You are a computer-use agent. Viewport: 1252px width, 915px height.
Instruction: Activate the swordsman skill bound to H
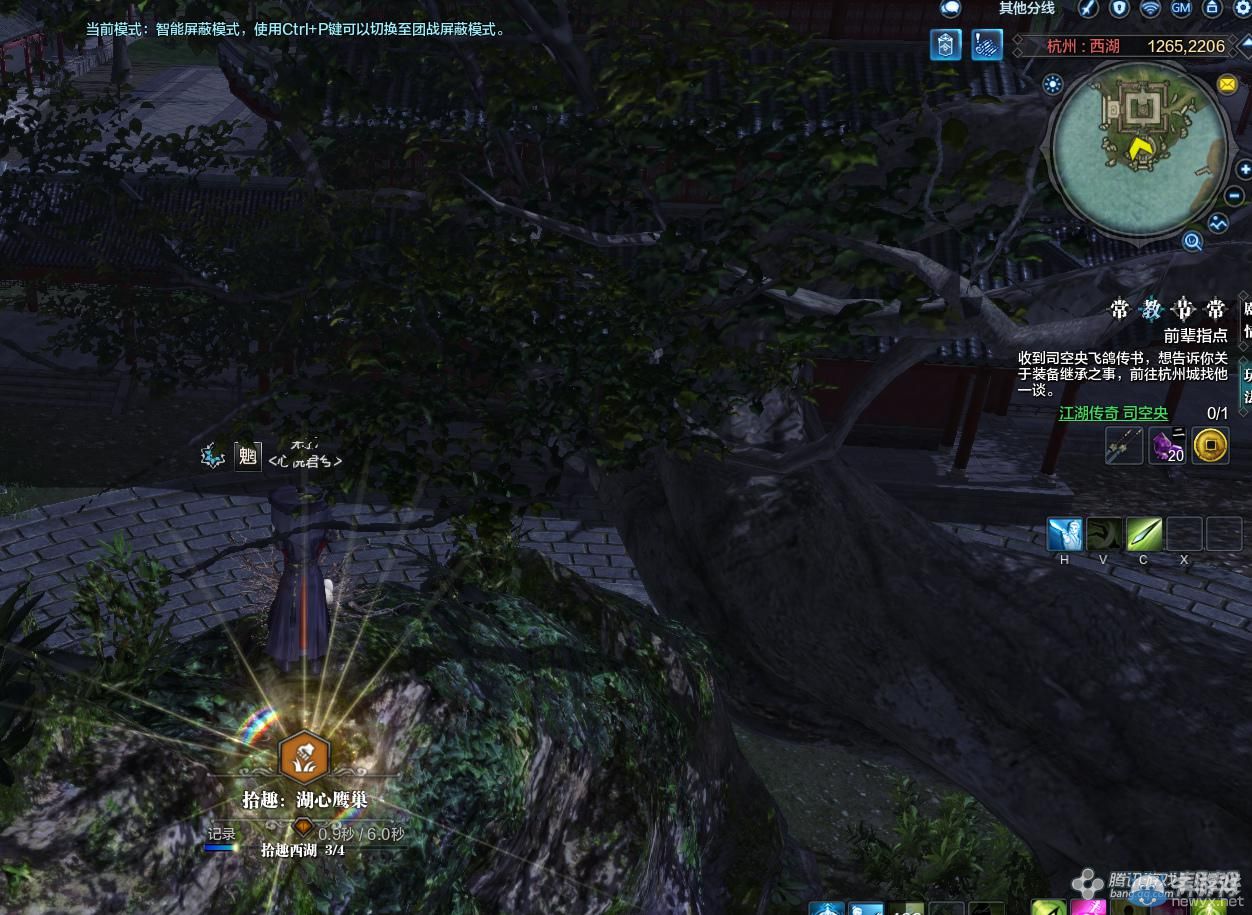coord(1065,534)
